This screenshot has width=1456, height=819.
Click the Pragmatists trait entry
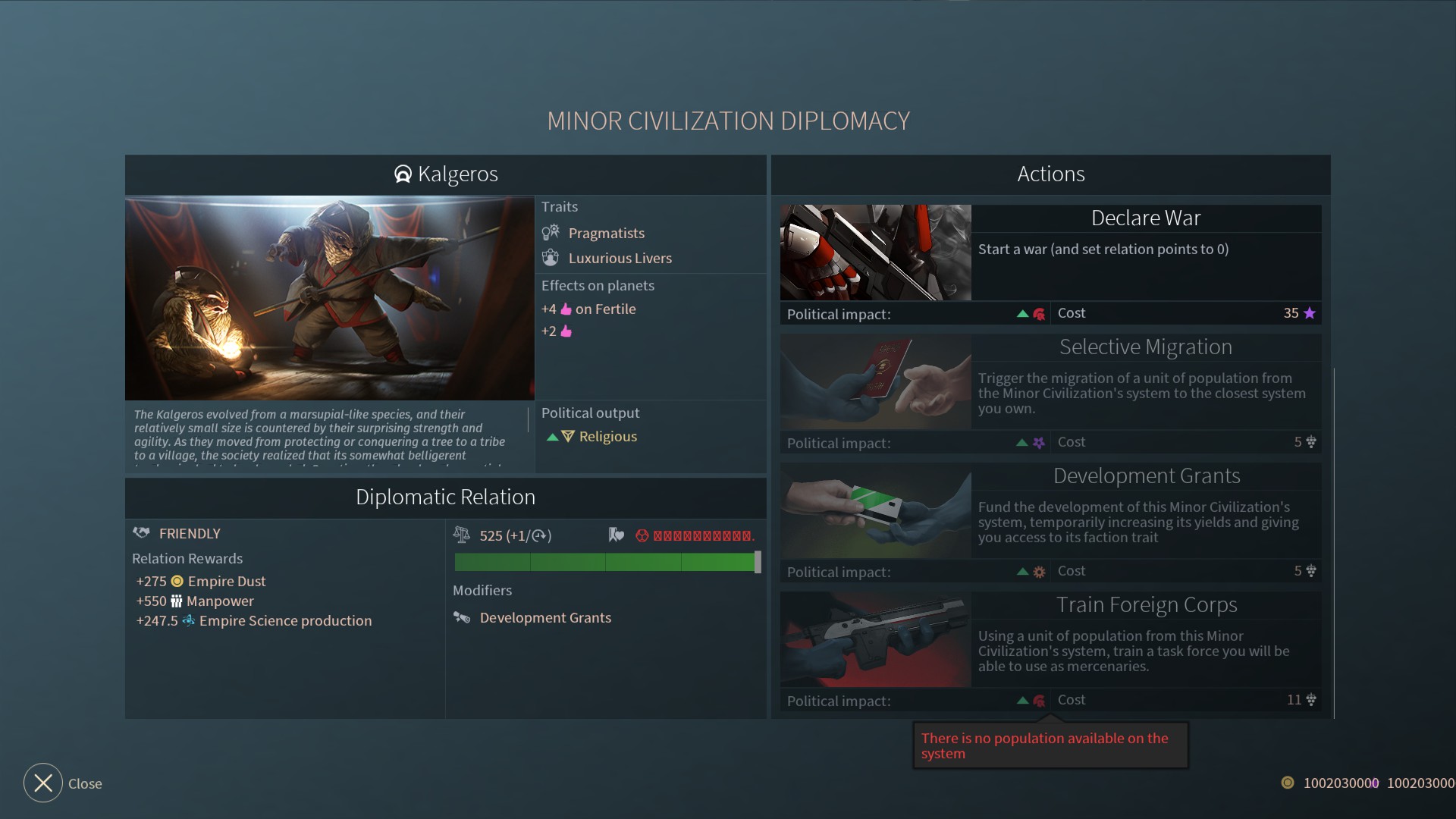pos(605,233)
